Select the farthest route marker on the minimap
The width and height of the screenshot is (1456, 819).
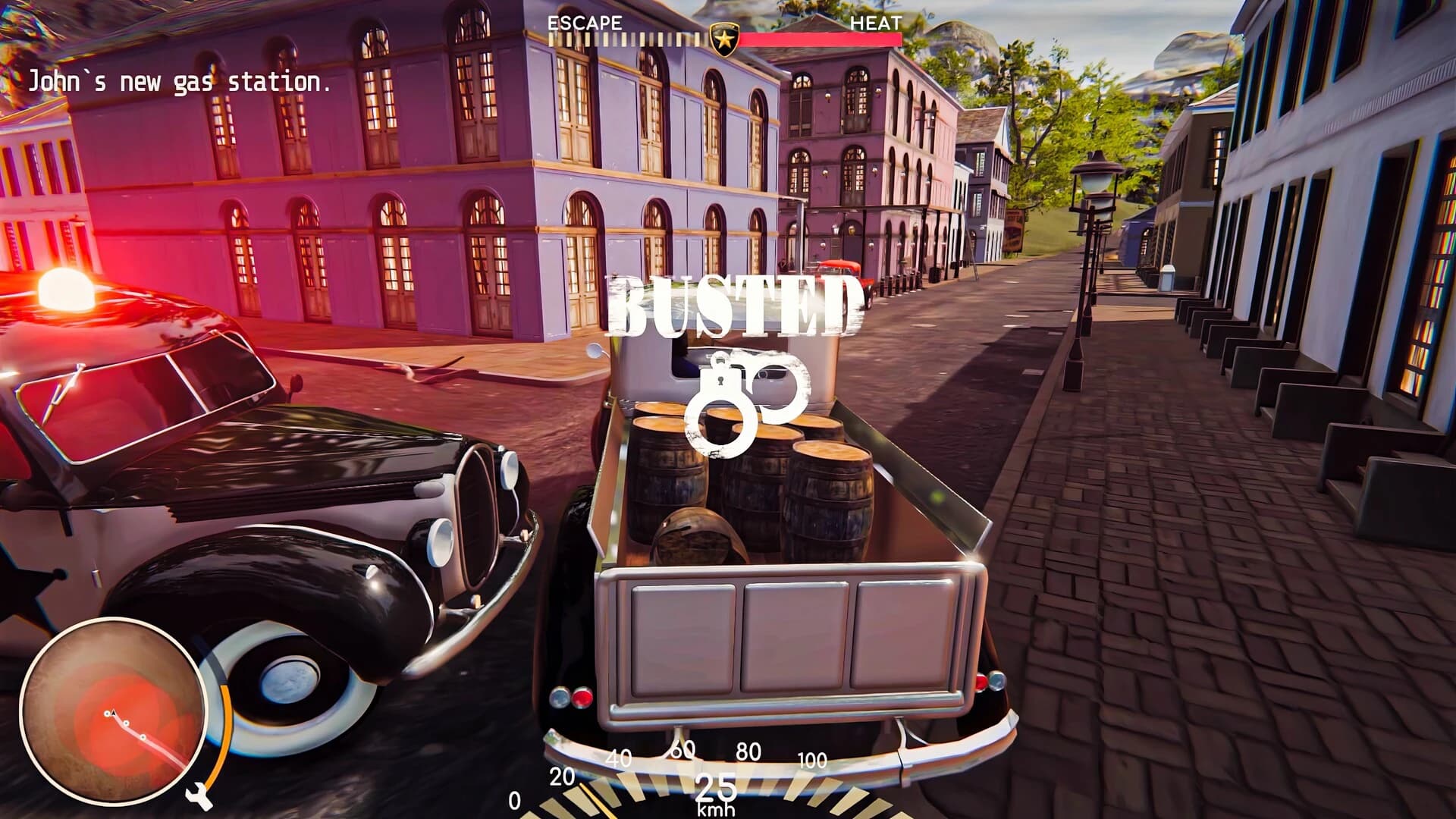coord(143,737)
